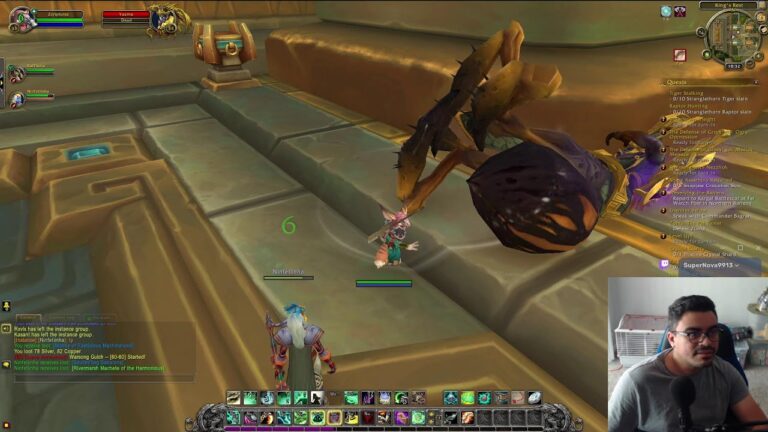
Task: Open the Raptor Hunting quest entry
Action: pyautogui.click(x=690, y=106)
